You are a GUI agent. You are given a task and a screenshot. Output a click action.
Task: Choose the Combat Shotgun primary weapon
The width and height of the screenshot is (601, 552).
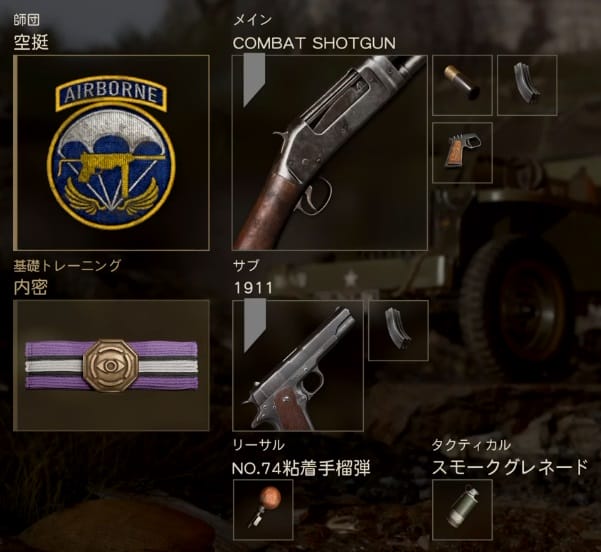pyautogui.click(x=329, y=152)
